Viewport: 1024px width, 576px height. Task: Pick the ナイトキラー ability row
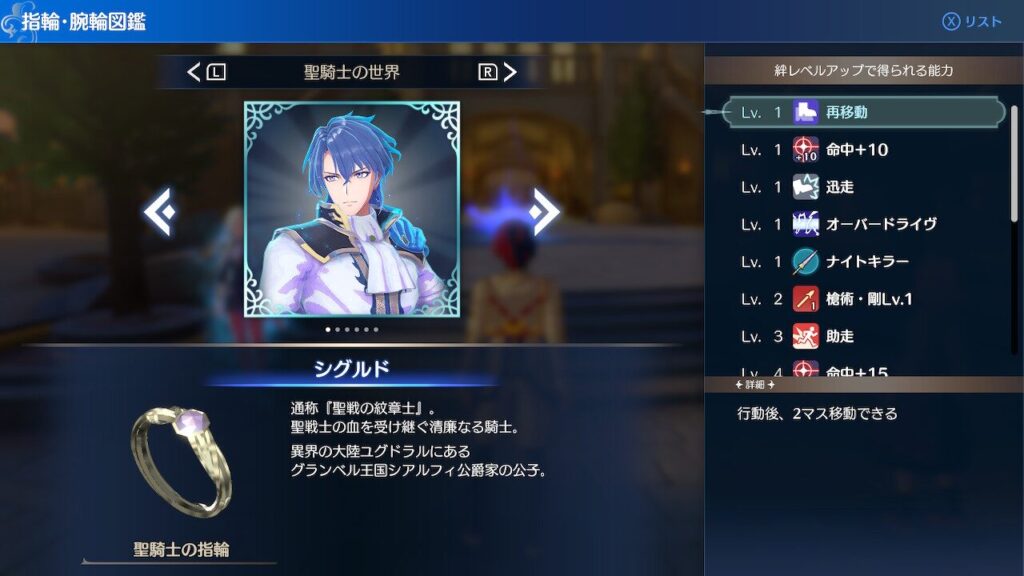[x=860, y=262]
